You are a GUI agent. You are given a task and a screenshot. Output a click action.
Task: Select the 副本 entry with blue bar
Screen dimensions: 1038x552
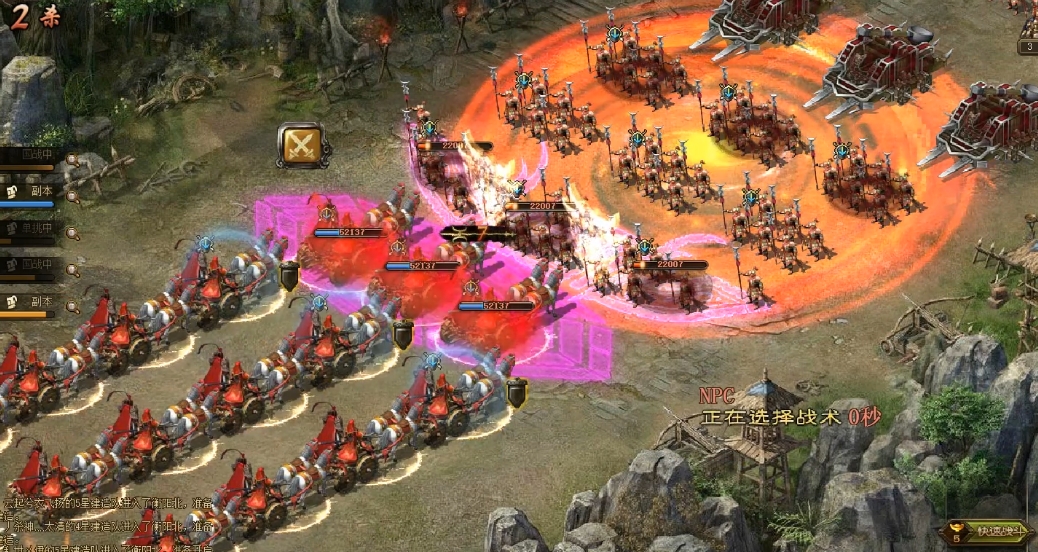36,191
